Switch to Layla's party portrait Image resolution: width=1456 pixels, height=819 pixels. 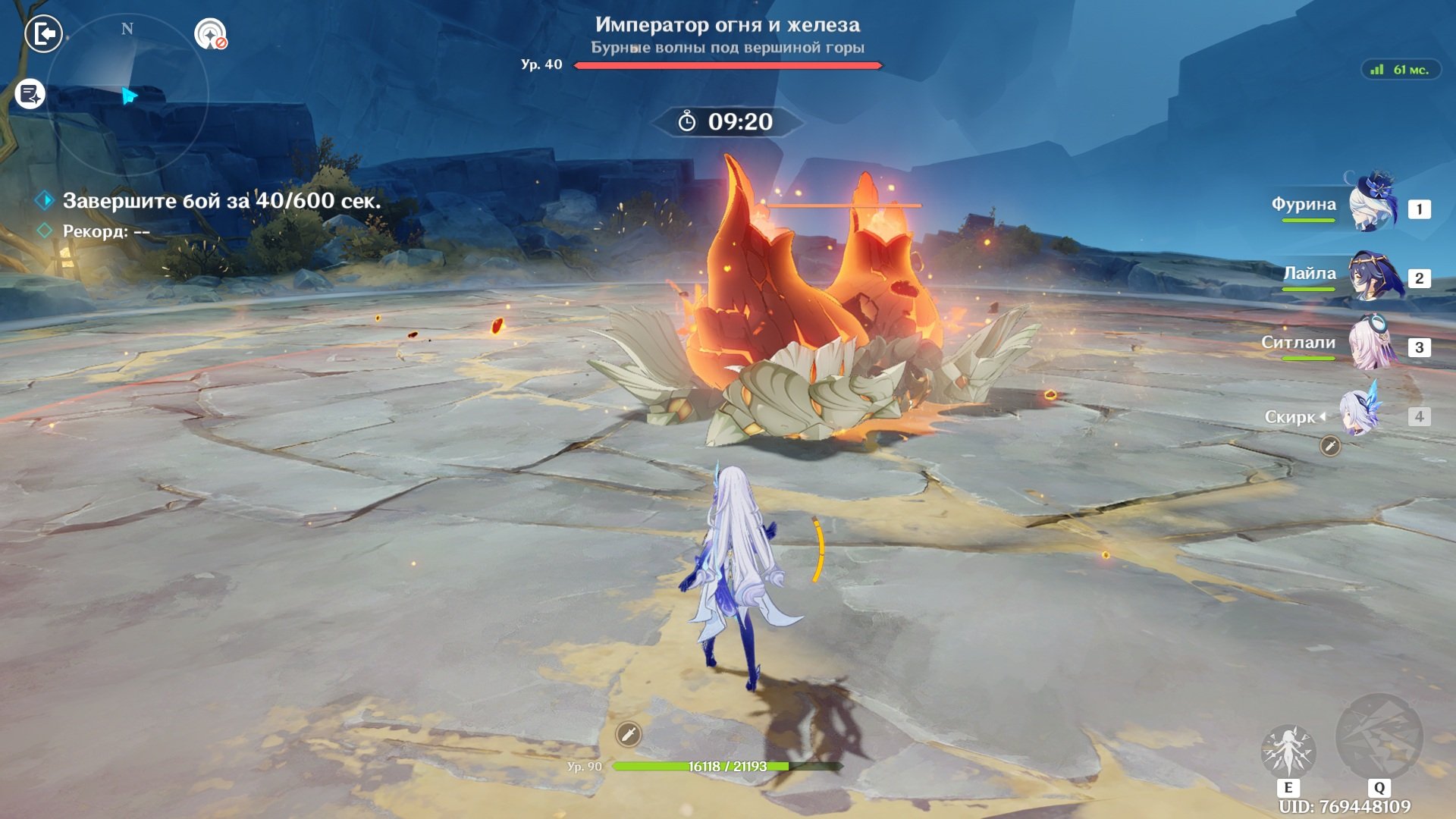(1373, 276)
